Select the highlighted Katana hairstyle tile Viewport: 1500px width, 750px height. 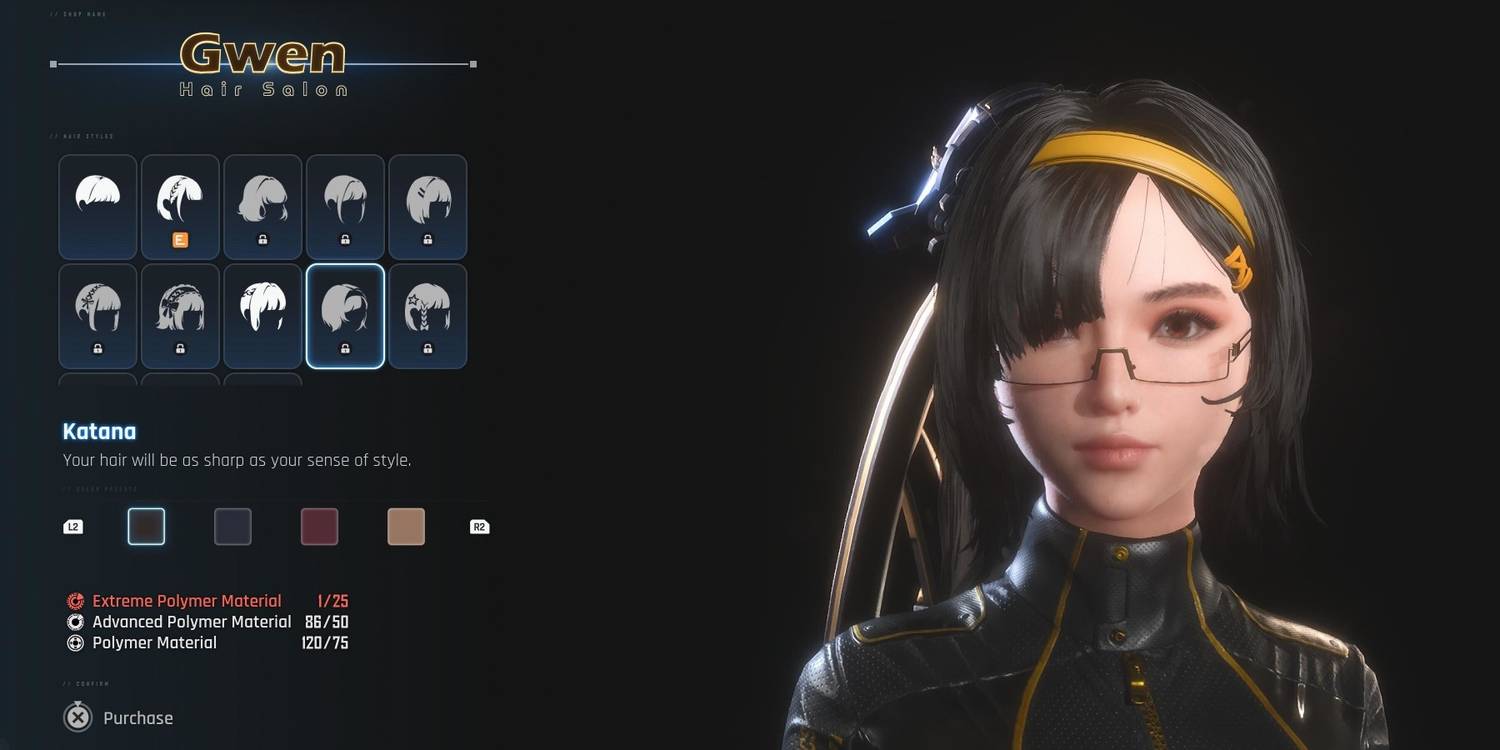[345, 315]
